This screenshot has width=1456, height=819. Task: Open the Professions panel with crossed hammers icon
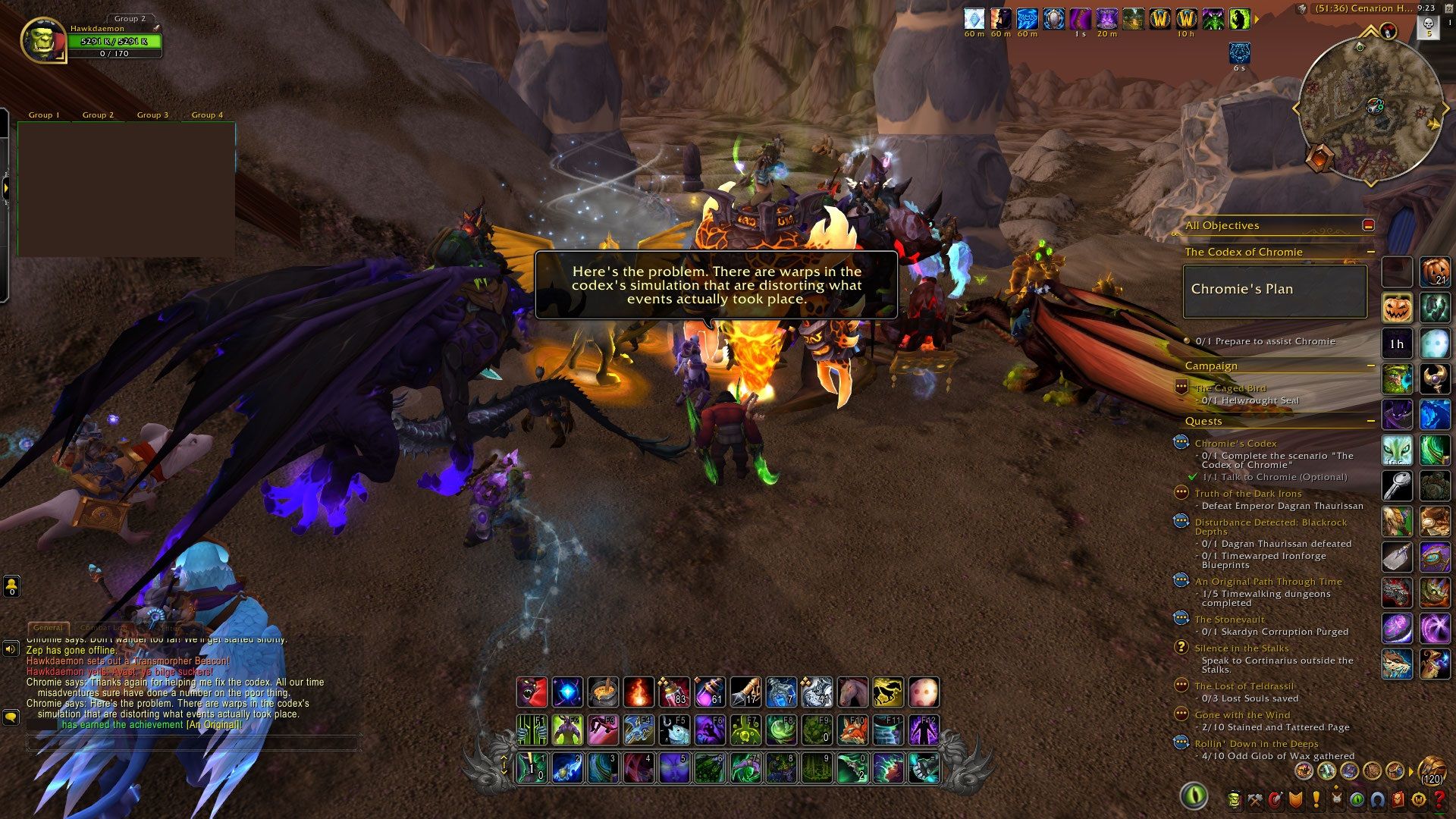pyautogui.click(x=1255, y=800)
